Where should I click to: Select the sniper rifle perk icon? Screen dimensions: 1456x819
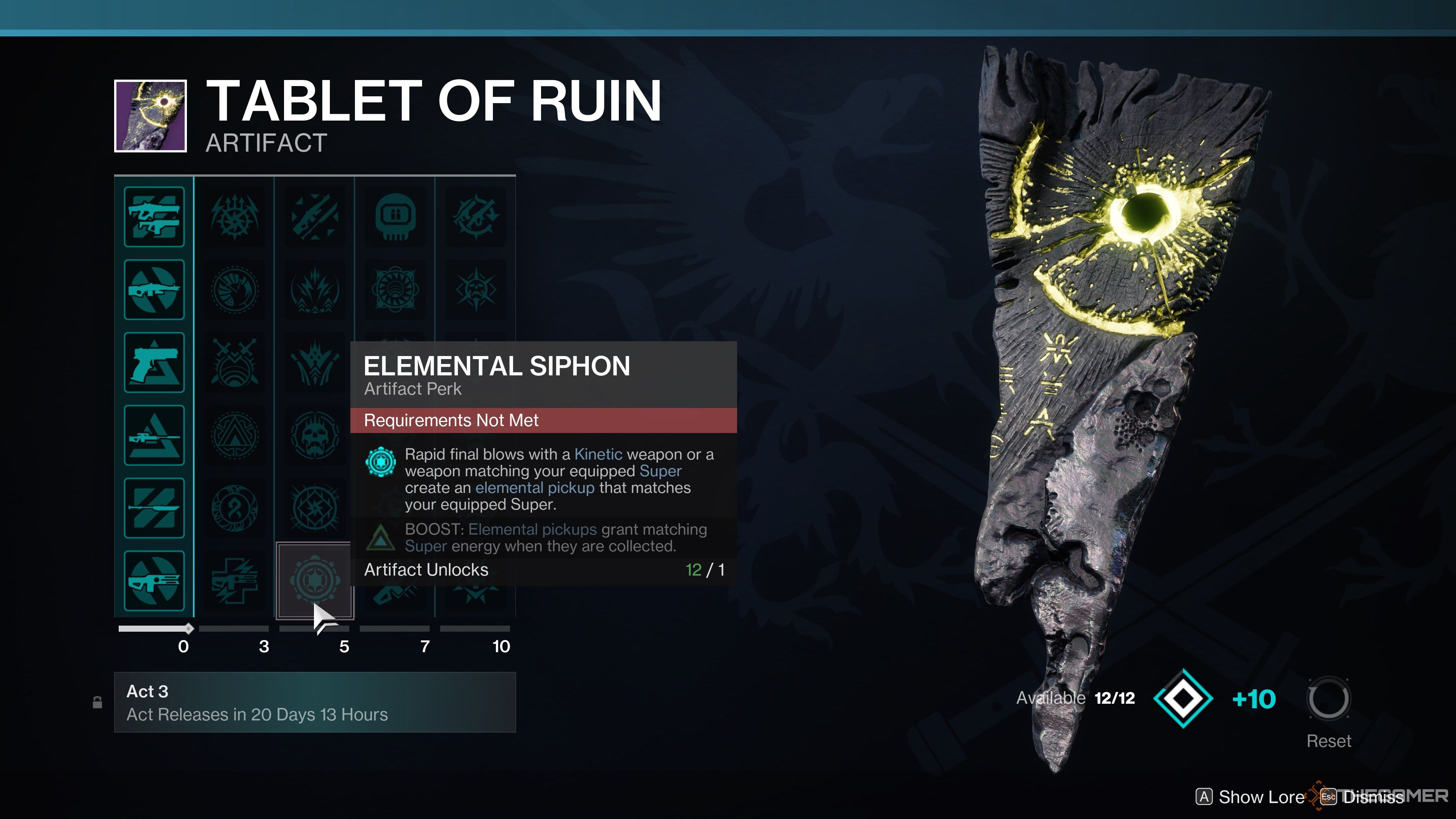click(x=154, y=435)
